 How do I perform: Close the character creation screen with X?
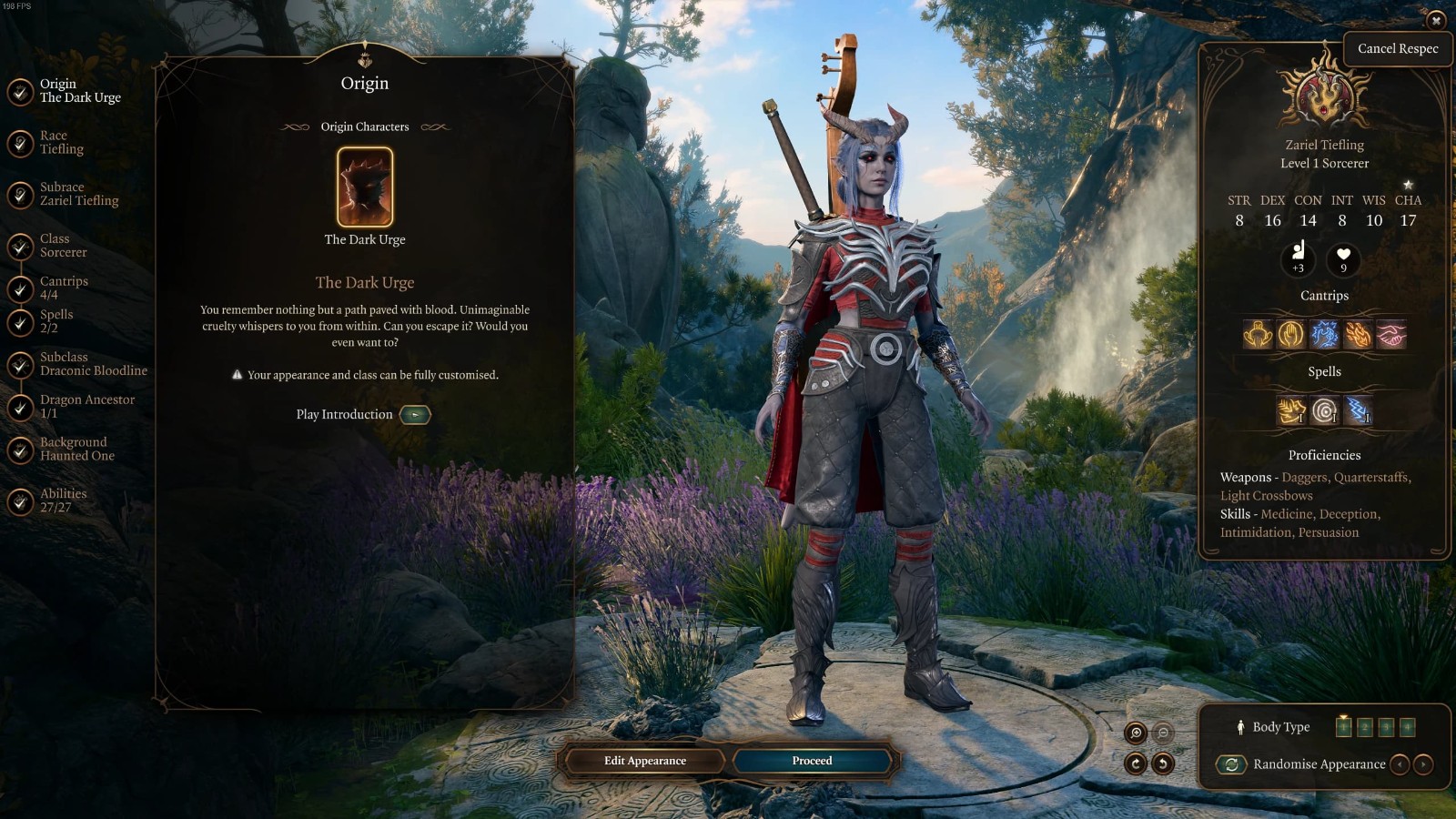1436,20
